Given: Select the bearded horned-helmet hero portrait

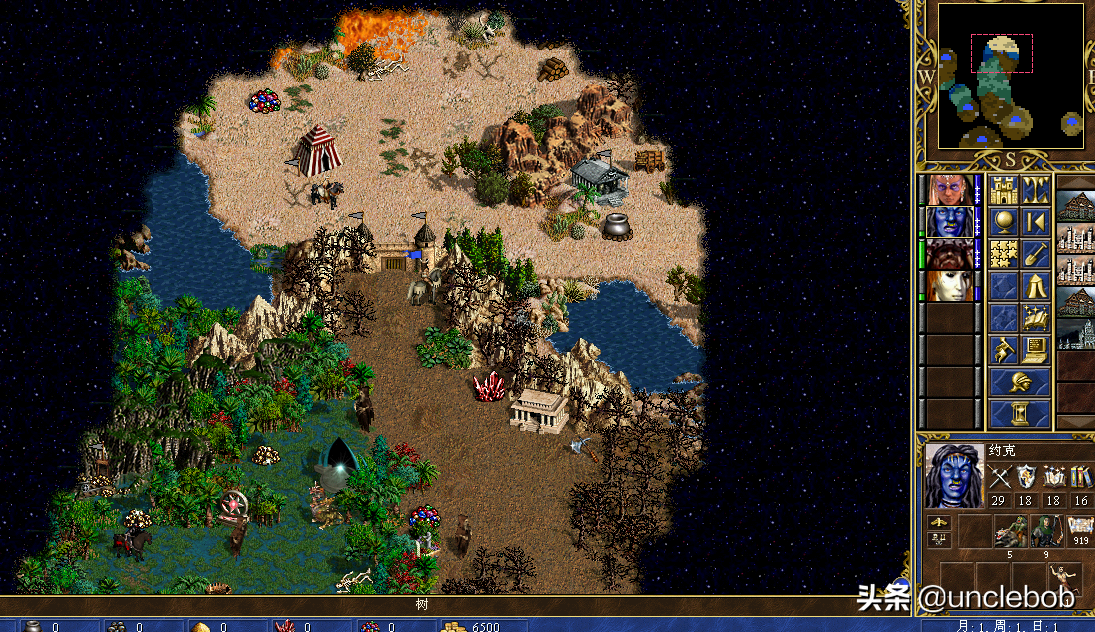Looking at the screenshot, I should [947, 254].
